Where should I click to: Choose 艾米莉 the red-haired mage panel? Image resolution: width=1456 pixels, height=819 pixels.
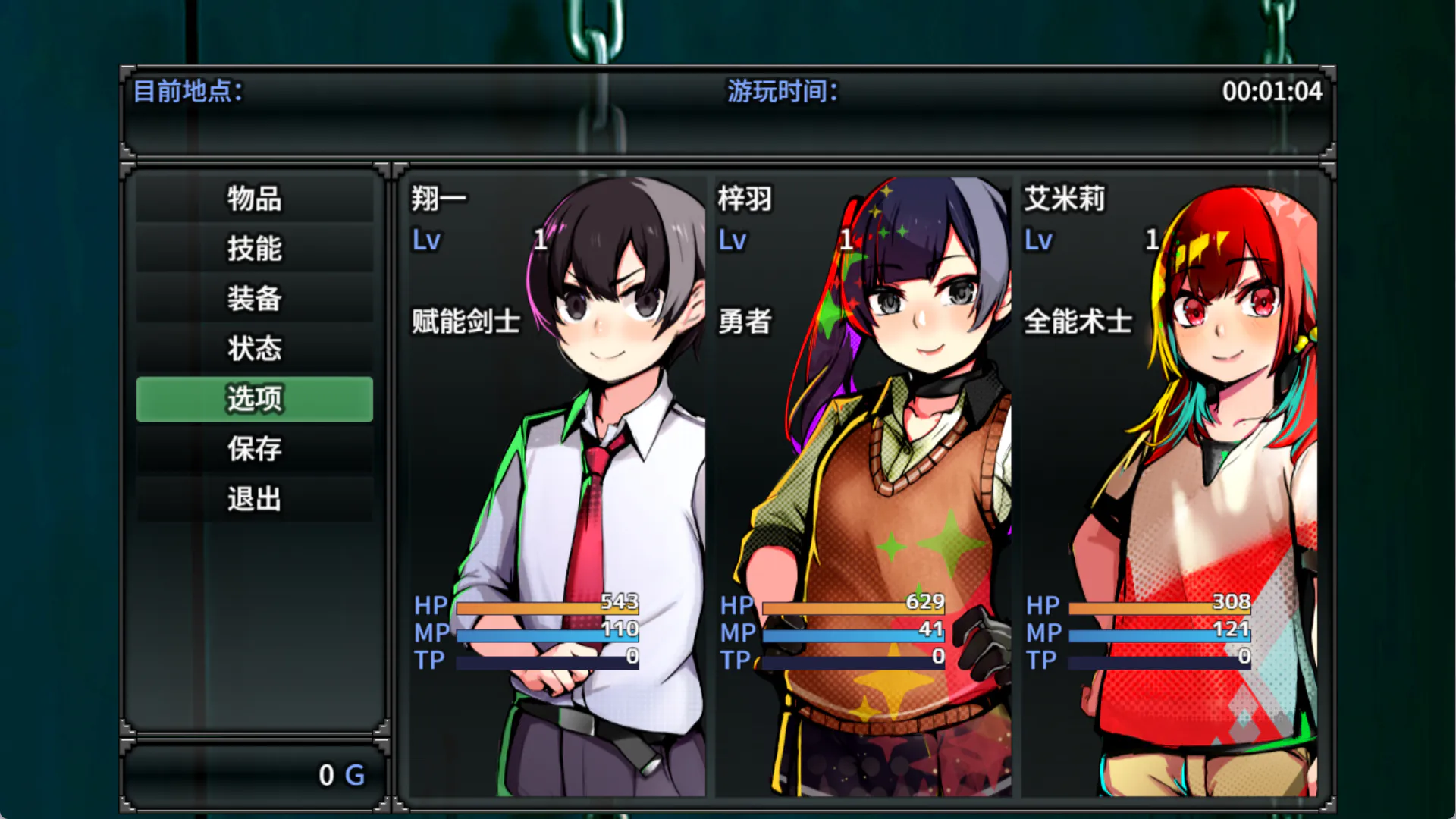tap(1169, 485)
